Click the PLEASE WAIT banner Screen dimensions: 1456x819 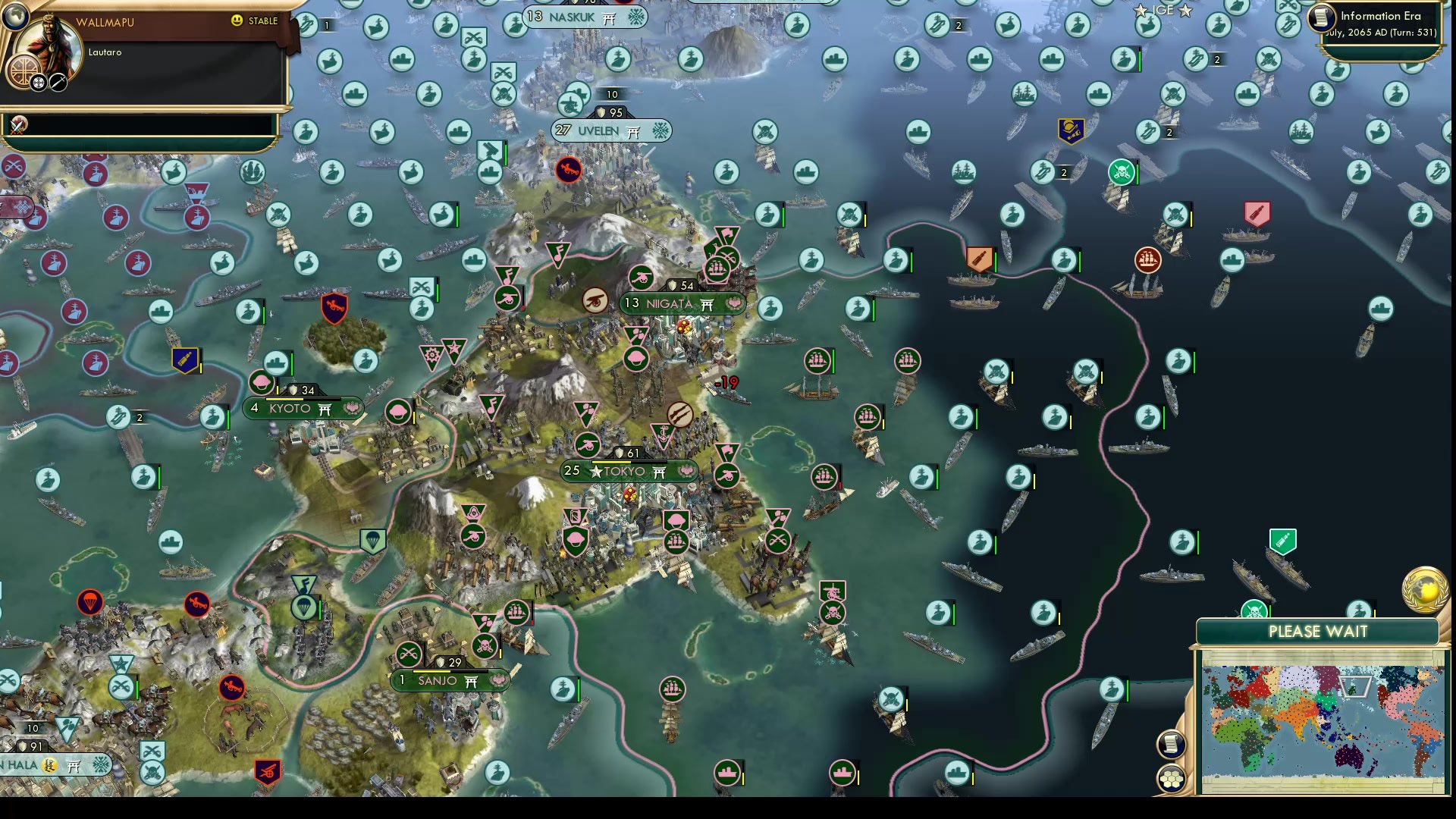click(1319, 632)
